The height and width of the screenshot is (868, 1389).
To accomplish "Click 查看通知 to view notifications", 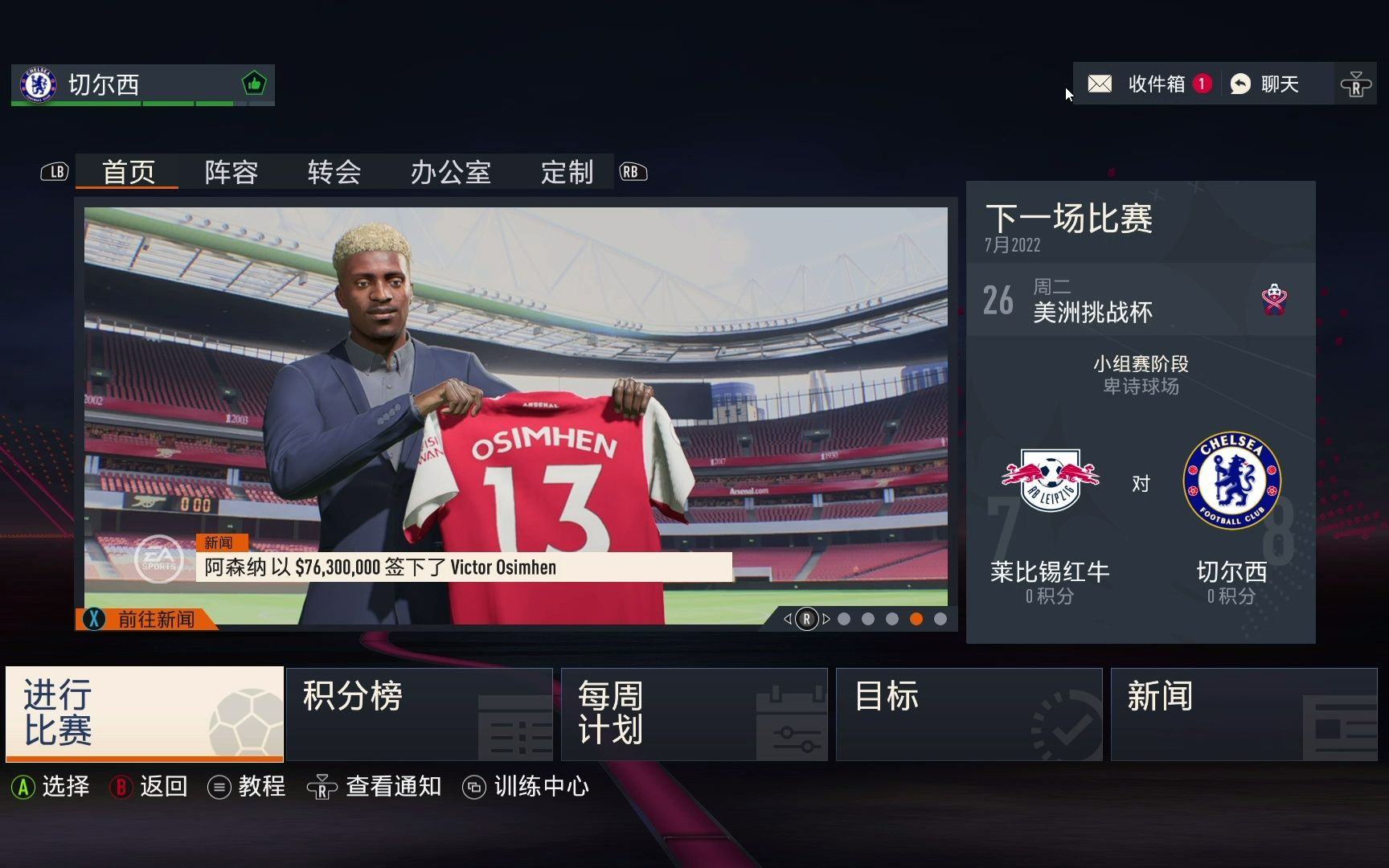I will [x=392, y=787].
